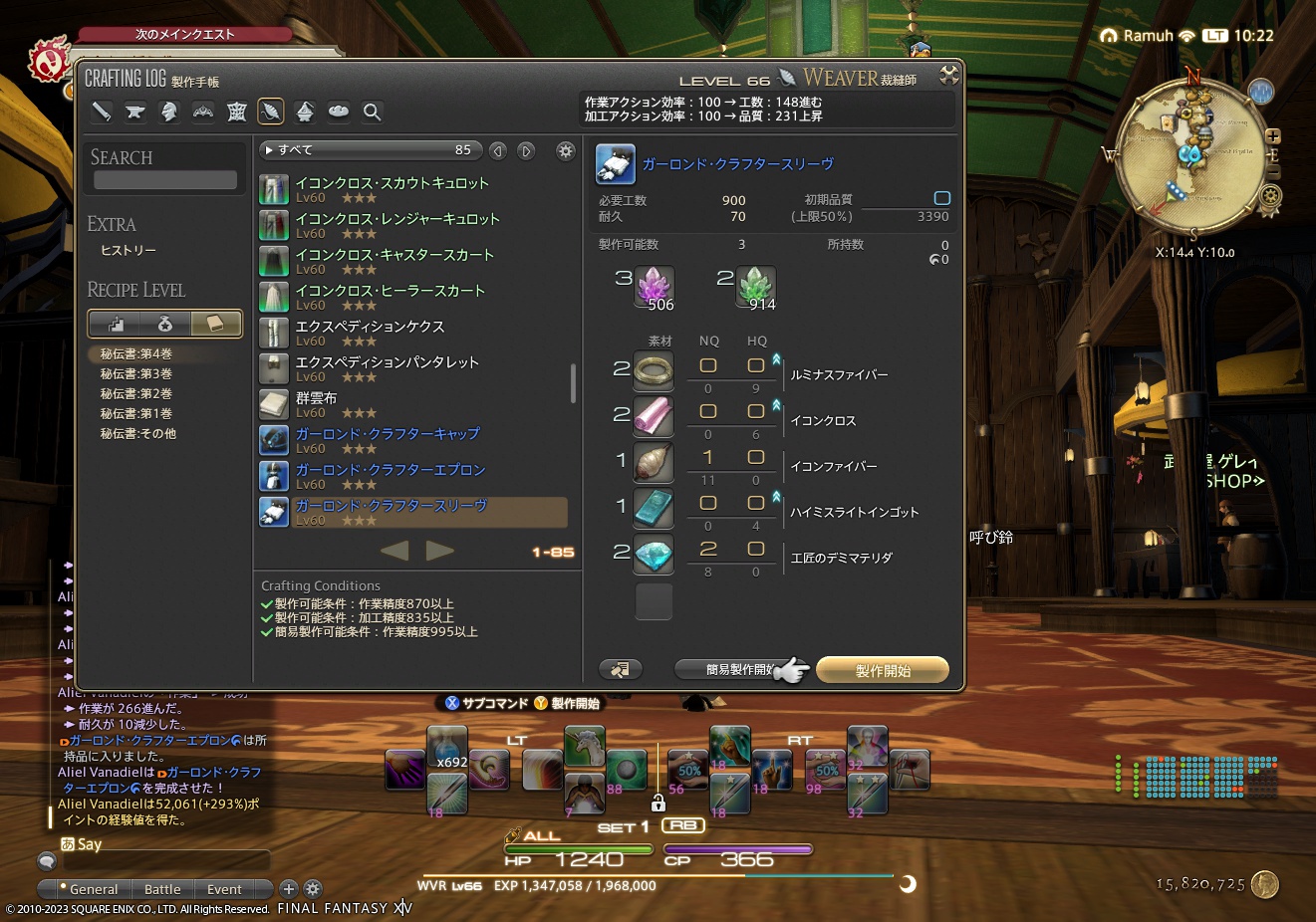Viewport: 1316px width, 922px height.
Task: Click the left chevron beside the category dropdown
Action: point(498,150)
